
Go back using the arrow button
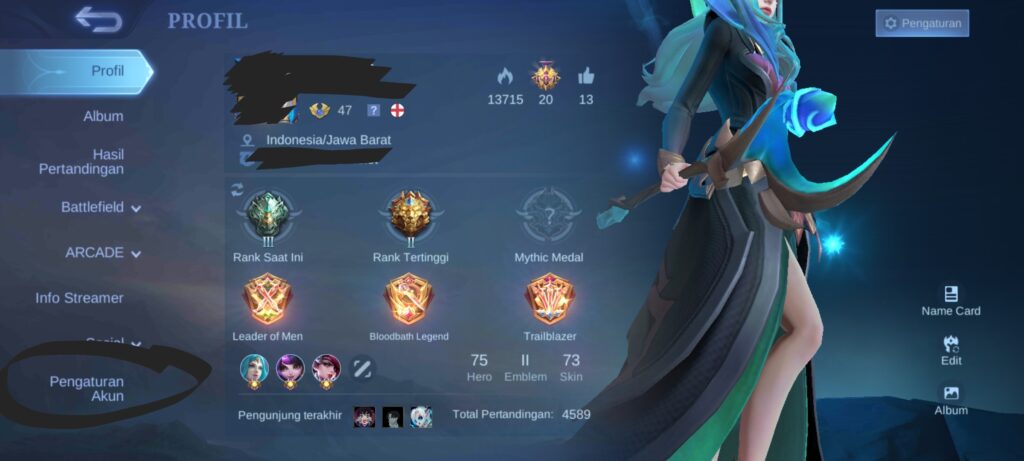click(x=98, y=20)
